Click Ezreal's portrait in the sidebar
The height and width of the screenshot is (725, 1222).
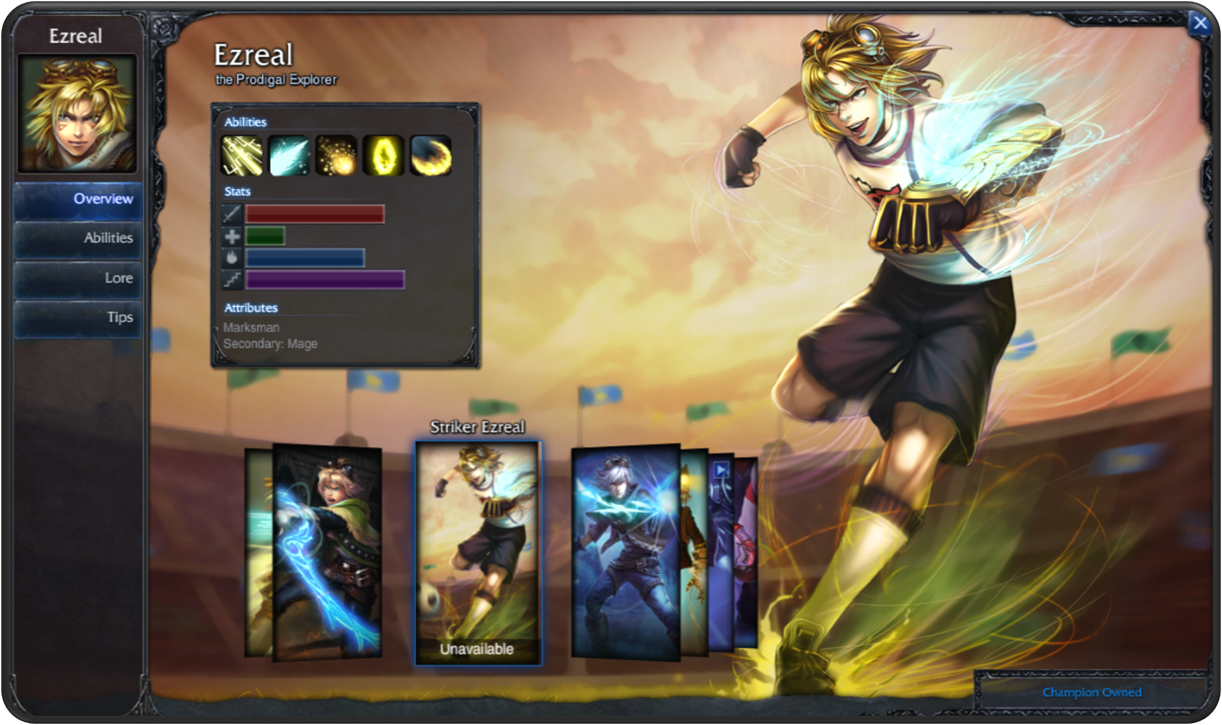click(77, 113)
